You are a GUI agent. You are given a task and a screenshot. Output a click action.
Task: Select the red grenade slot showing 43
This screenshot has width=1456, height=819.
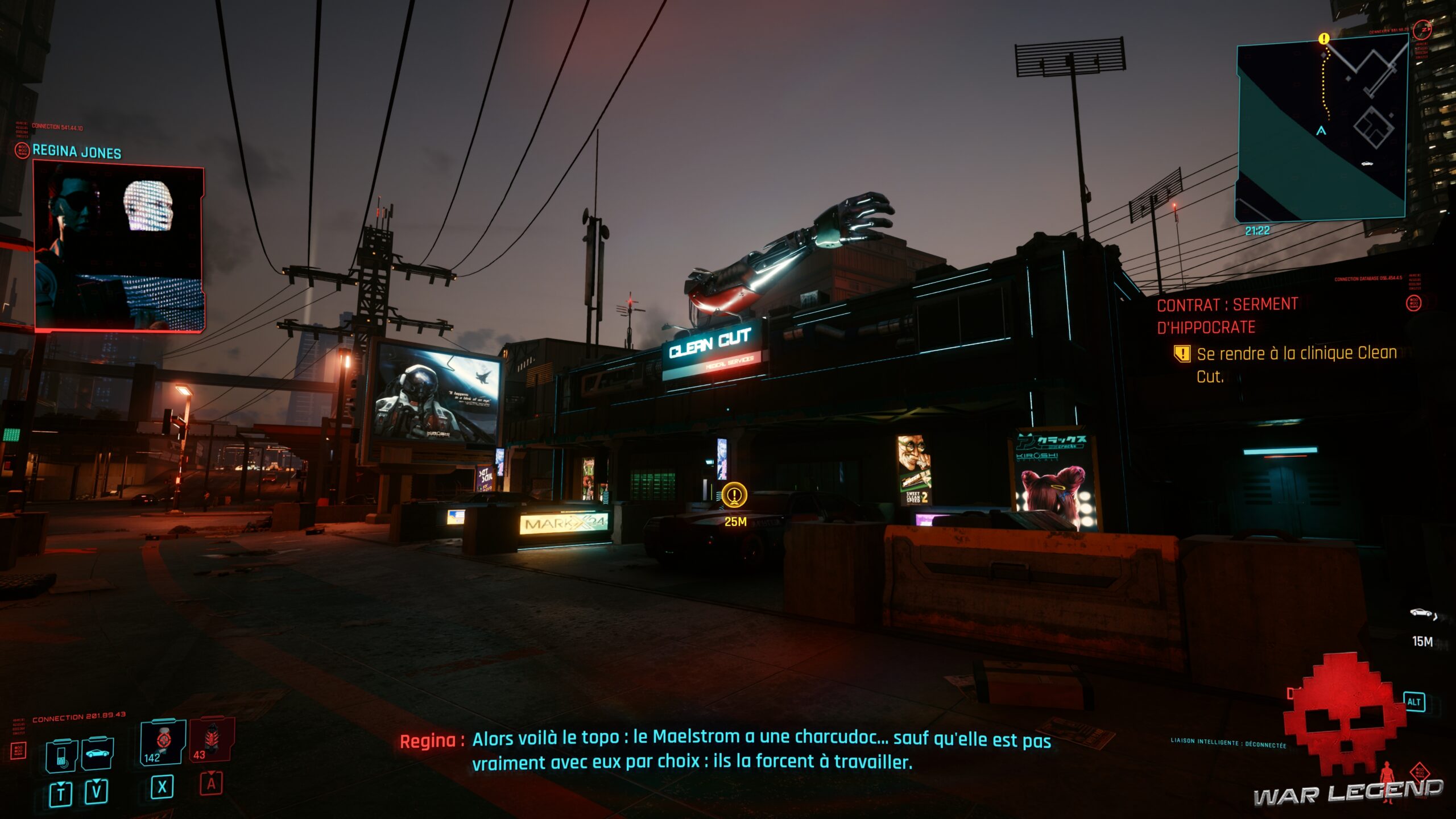(x=212, y=739)
